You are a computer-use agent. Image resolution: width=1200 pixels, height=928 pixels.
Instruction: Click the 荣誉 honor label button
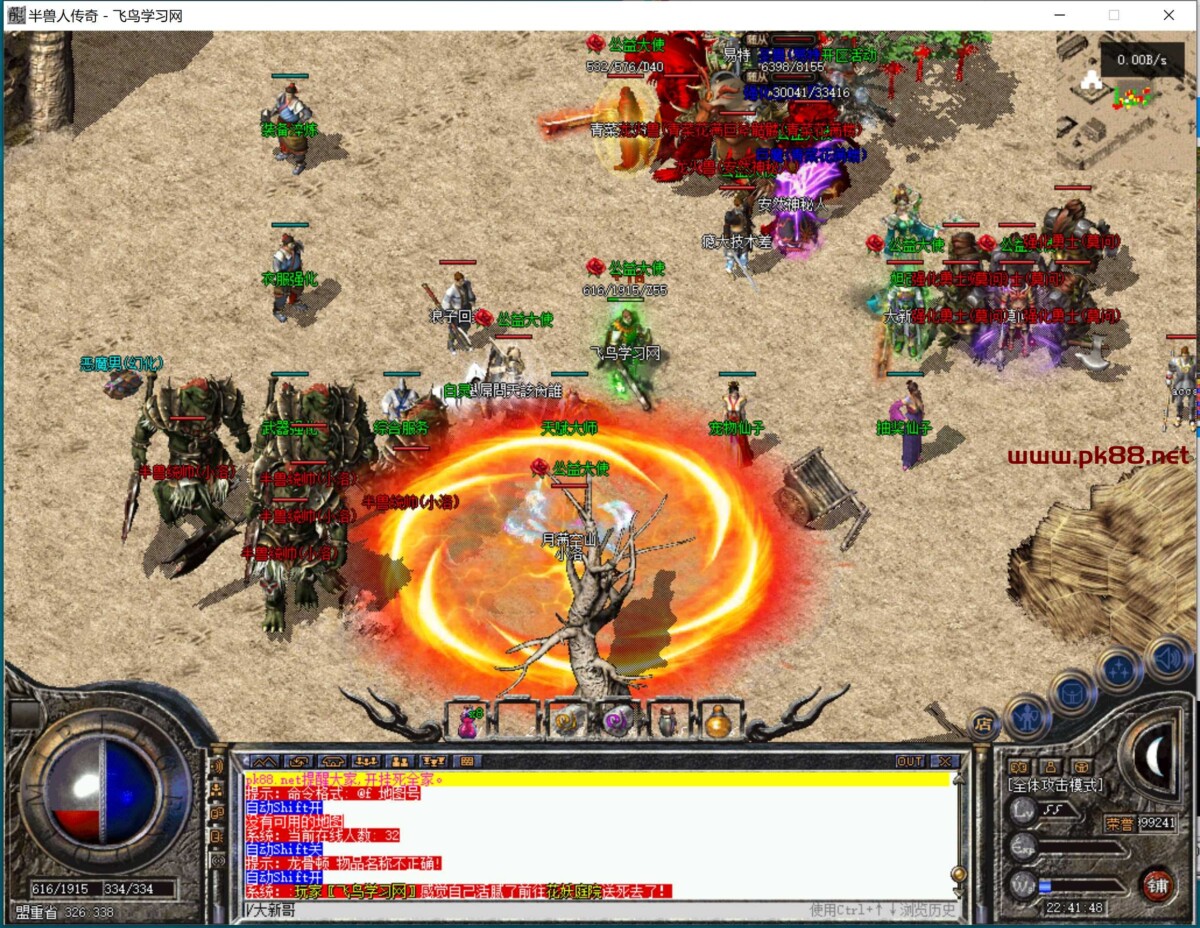(x=1119, y=823)
